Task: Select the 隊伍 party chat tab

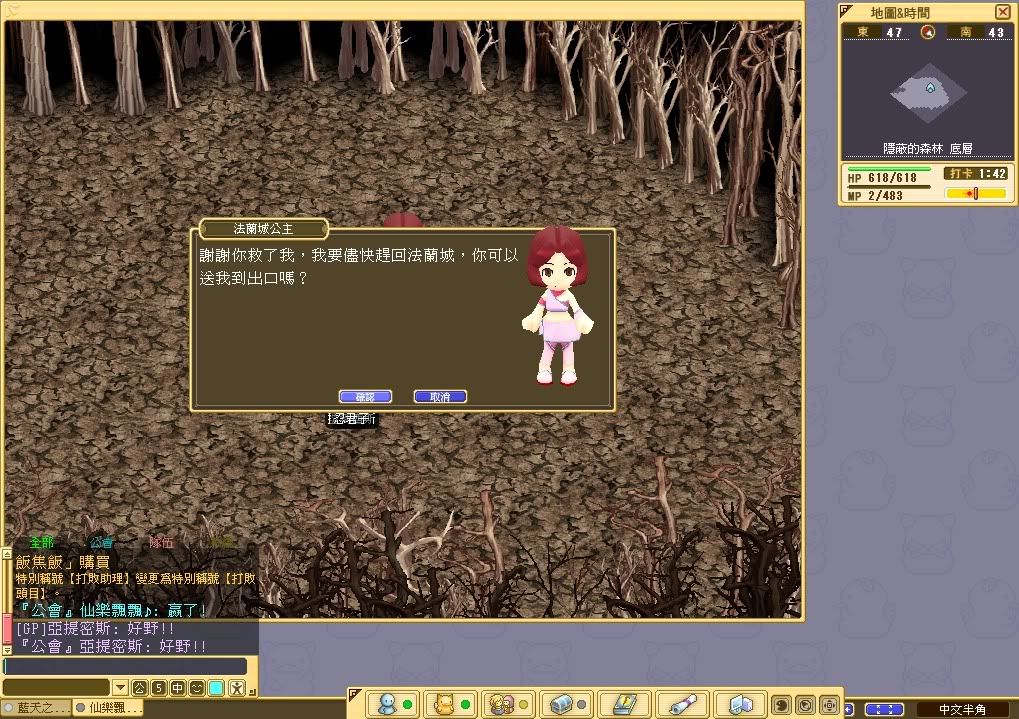Action: tap(160, 542)
